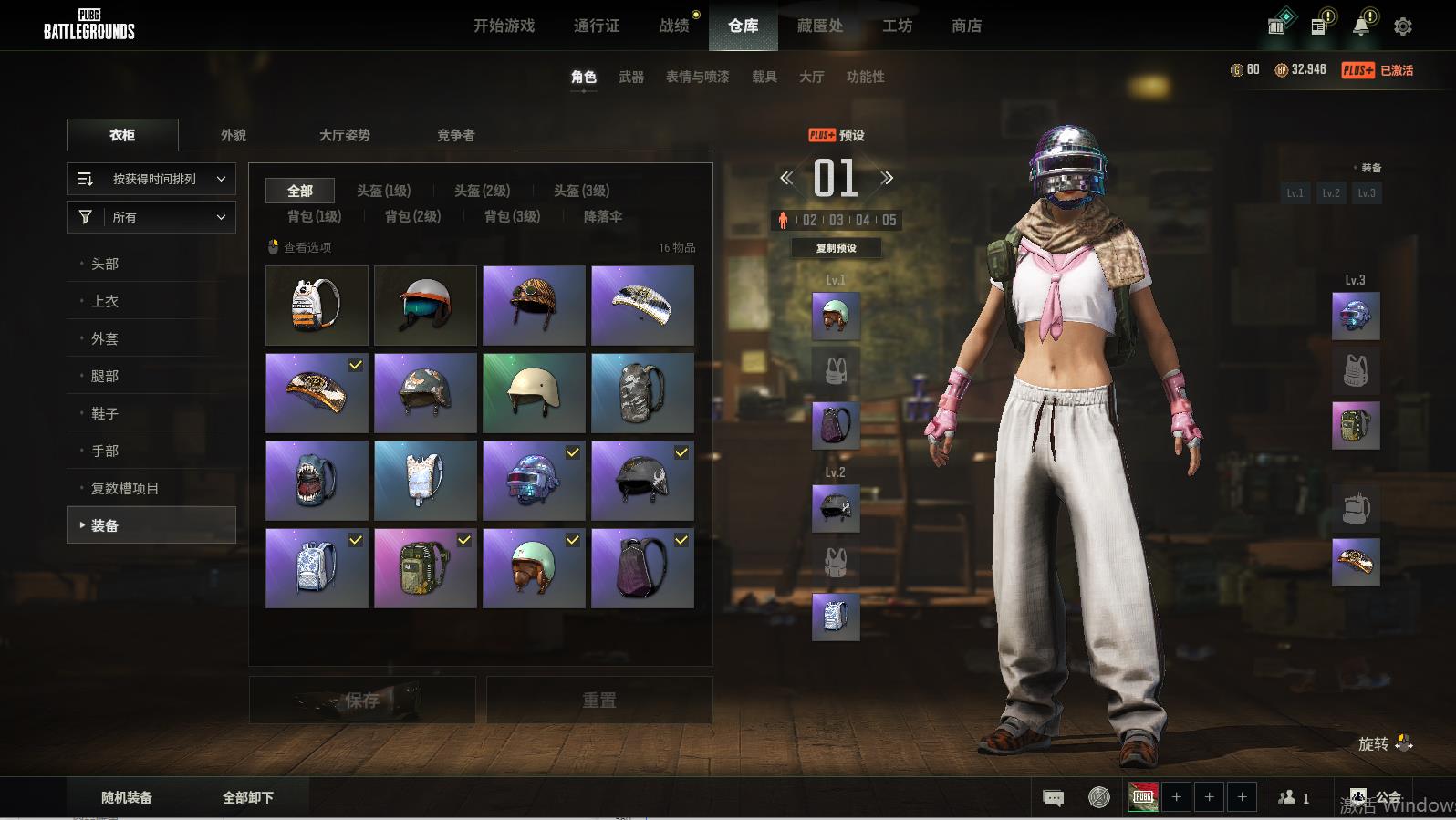Select the 外貌 appearance tab
The width and height of the screenshot is (1456, 820).
pyautogui.click(x=234, y=135)
